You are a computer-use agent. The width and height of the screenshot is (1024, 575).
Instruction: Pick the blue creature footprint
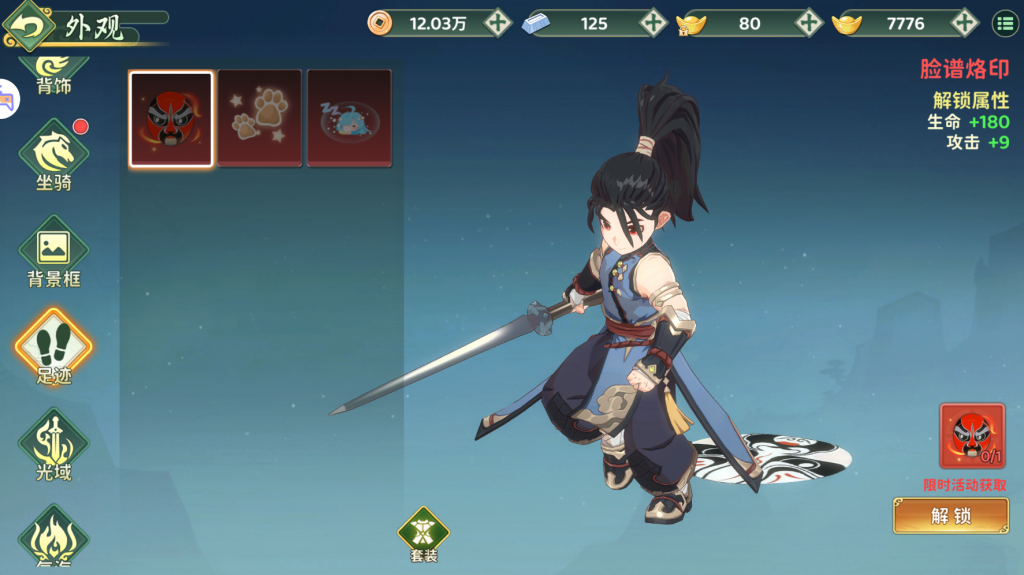[348, 118]
